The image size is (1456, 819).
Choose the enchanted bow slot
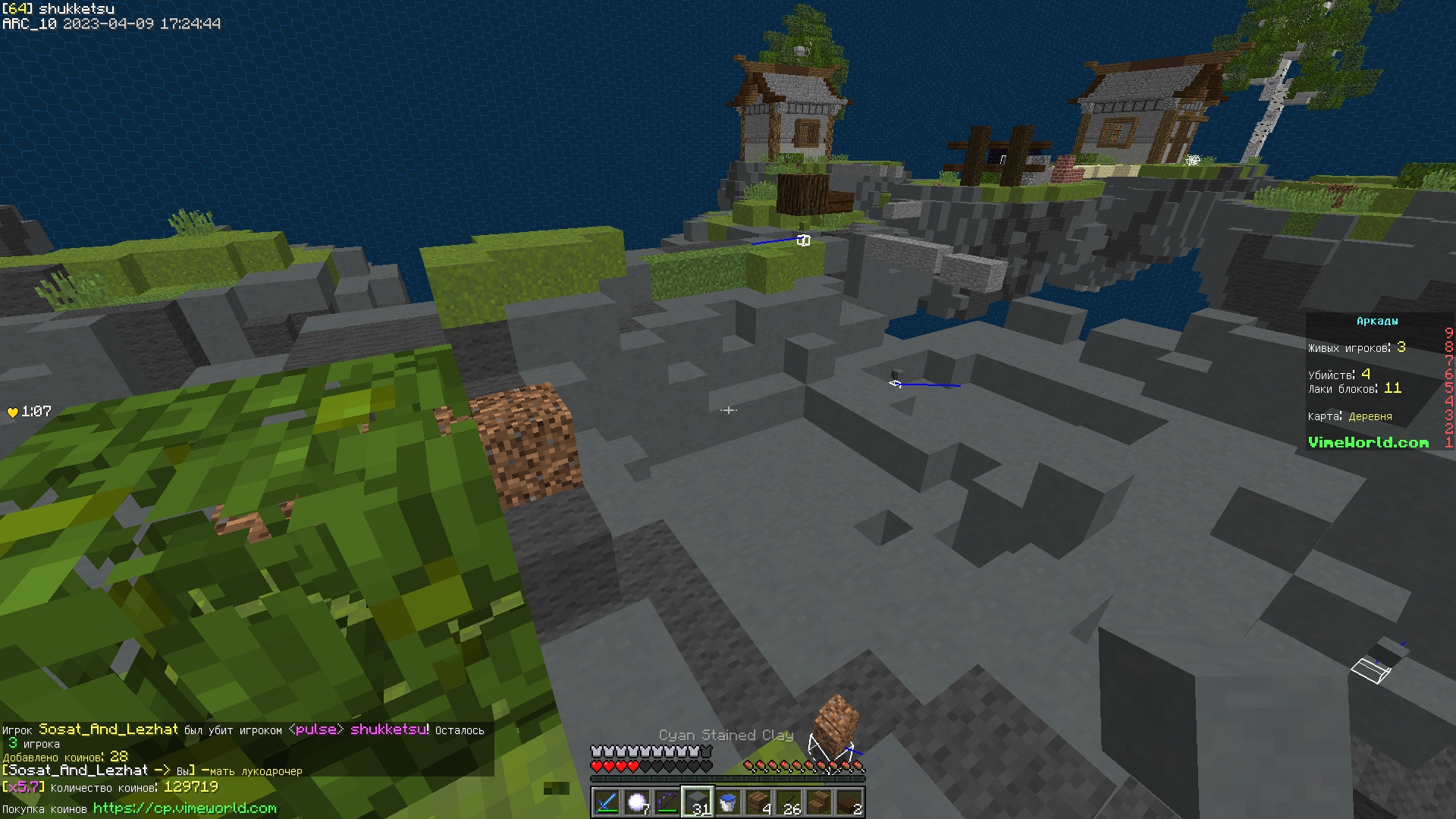point(667,802)
